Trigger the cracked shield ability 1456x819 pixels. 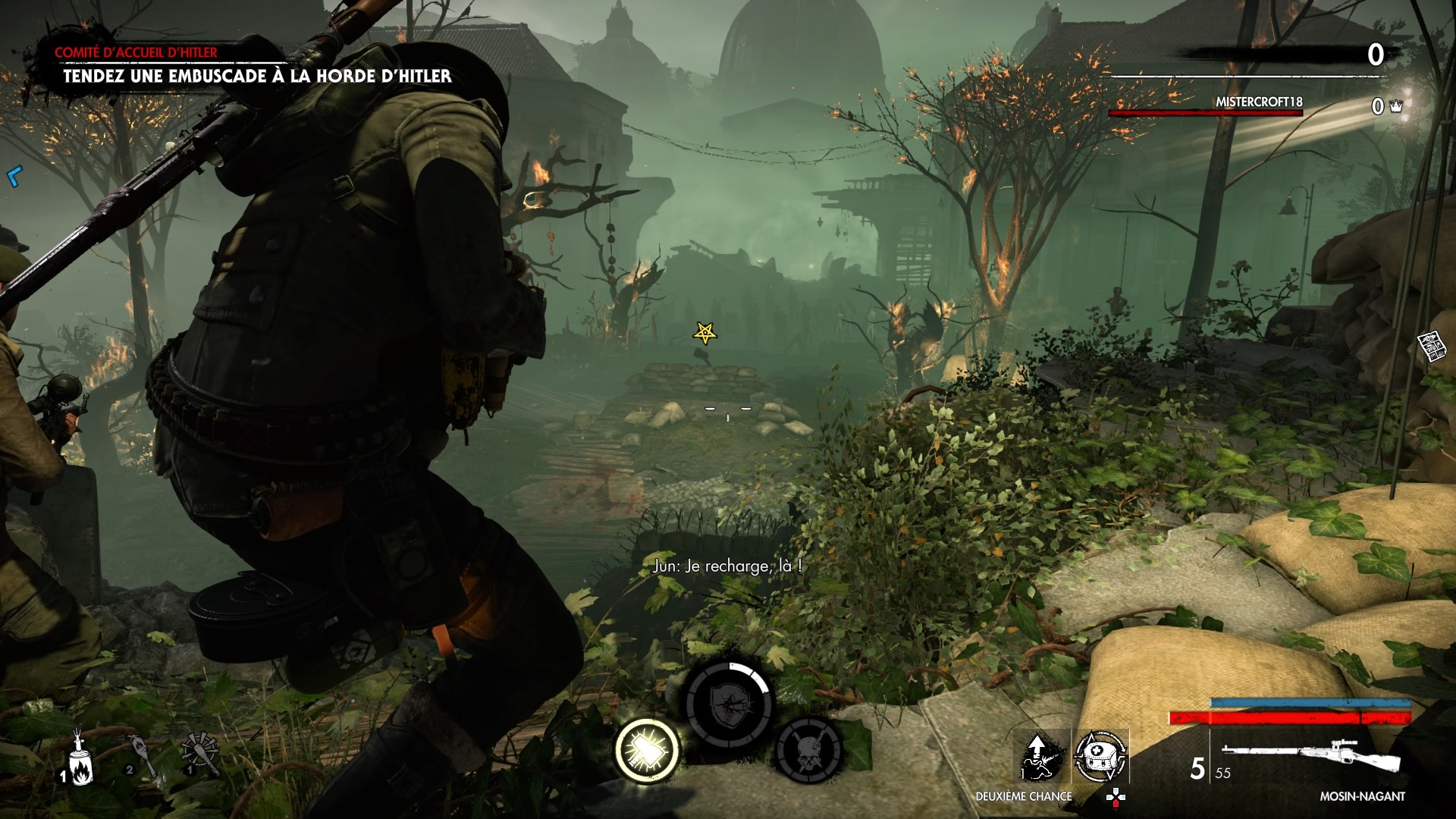[729, 705]
